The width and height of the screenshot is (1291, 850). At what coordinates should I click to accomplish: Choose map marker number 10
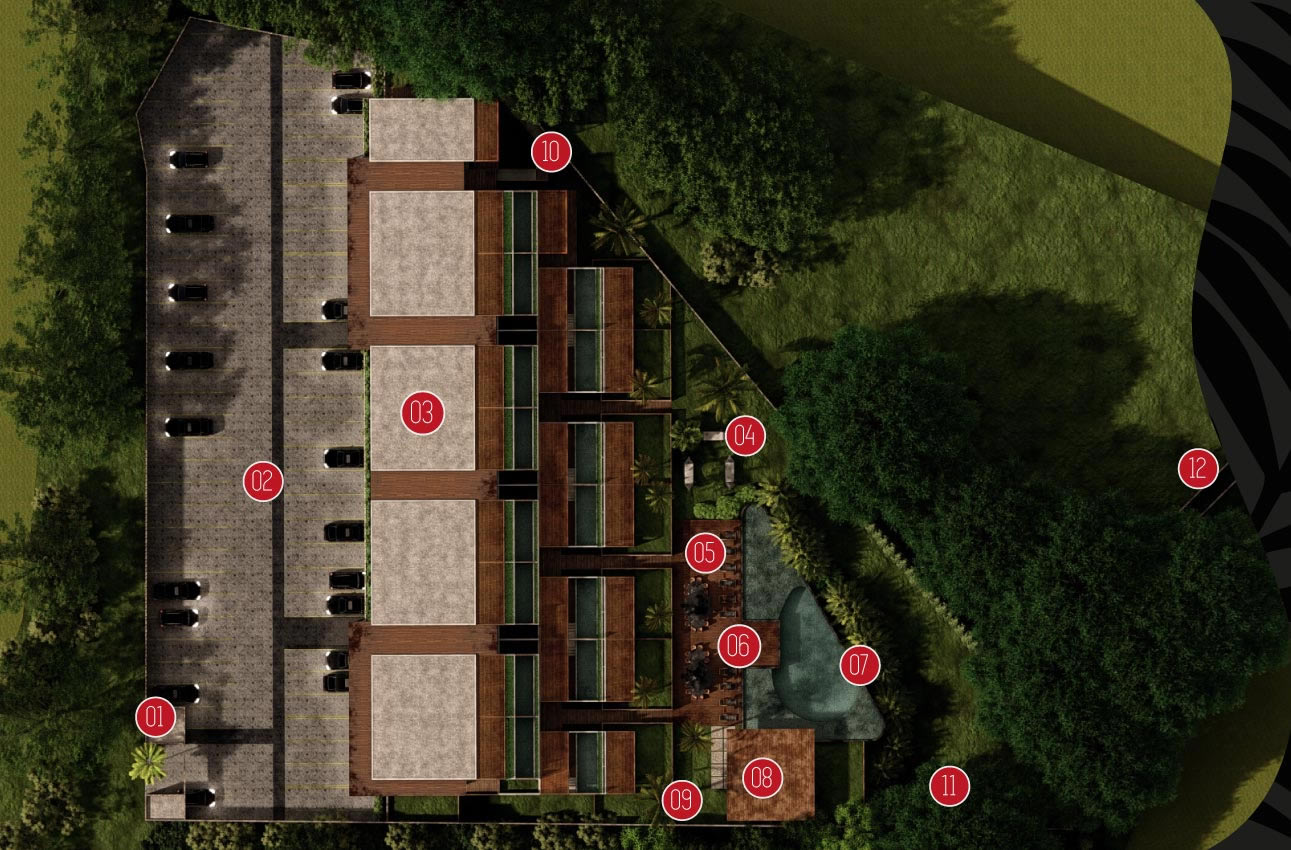[551, 152]
